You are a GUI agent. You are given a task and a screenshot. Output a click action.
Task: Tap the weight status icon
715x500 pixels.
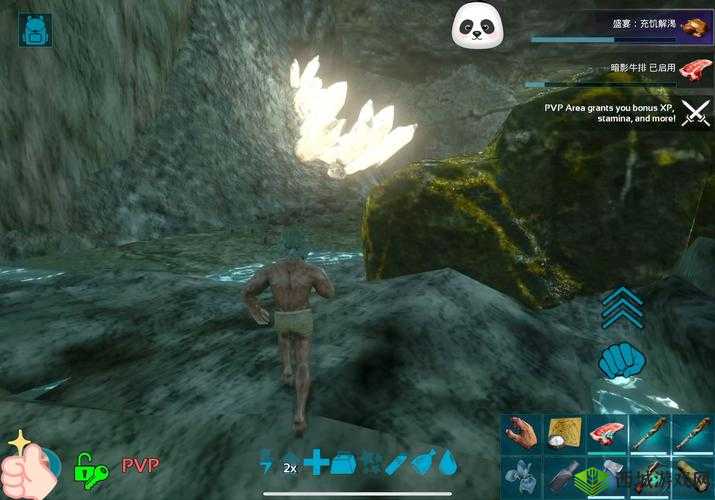(x=343, y=462)
